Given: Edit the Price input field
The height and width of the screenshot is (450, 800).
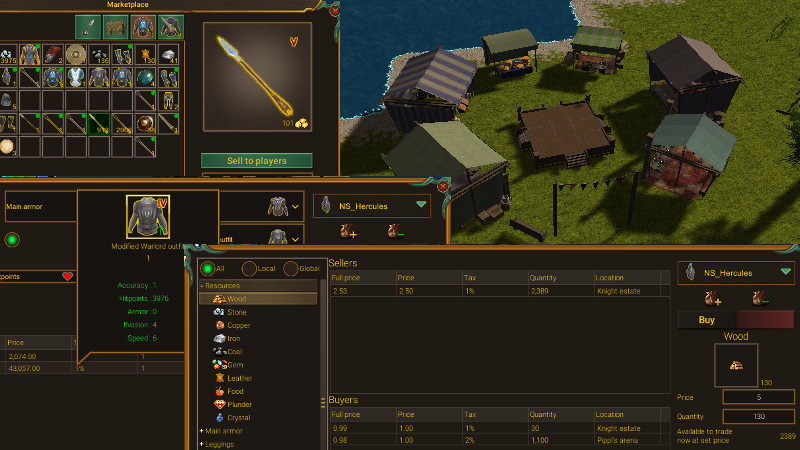Looking at the screenshot, I should tap(757, 397).
